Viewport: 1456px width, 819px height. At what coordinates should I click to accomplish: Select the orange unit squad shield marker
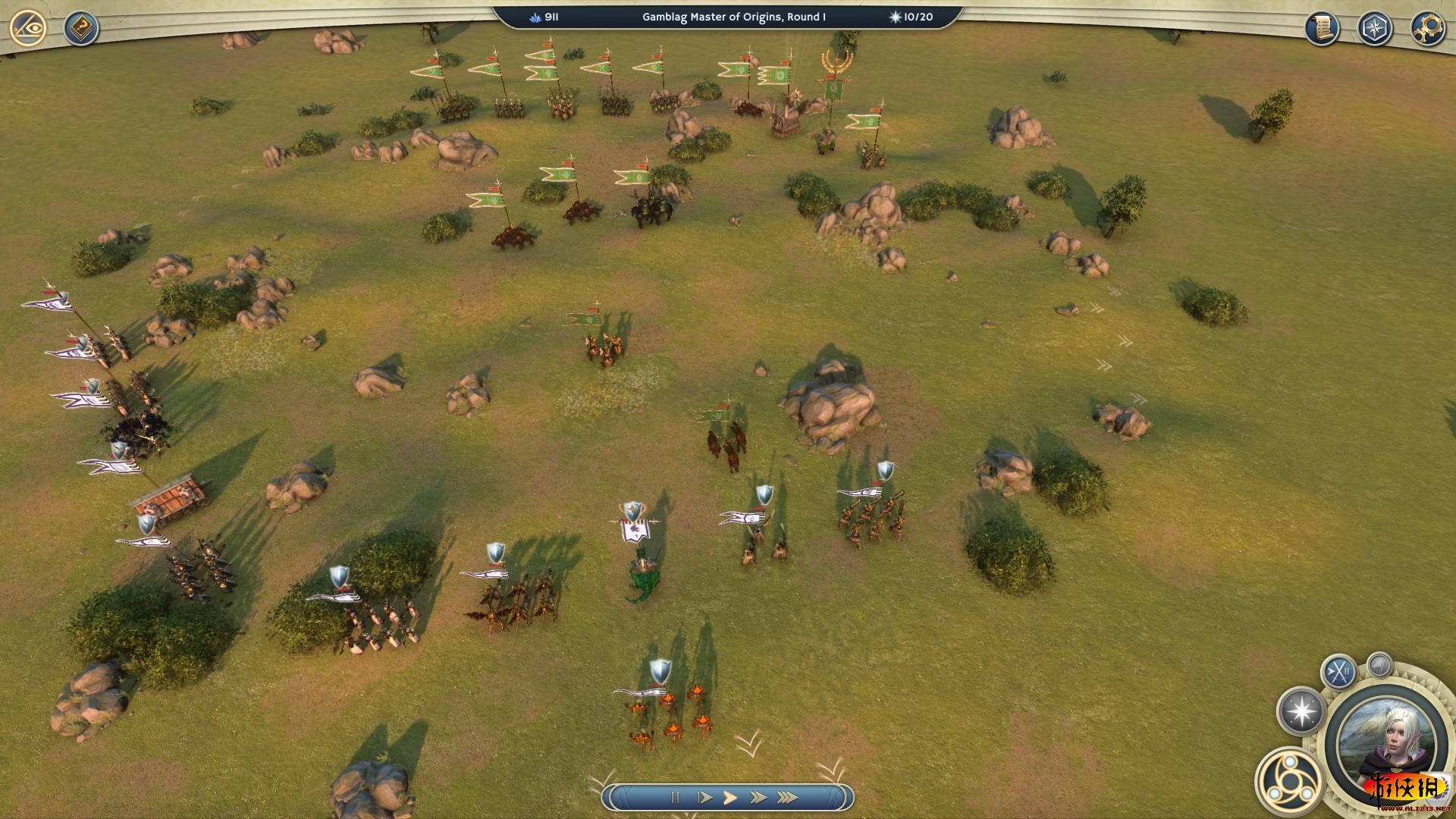coord(661,670)
